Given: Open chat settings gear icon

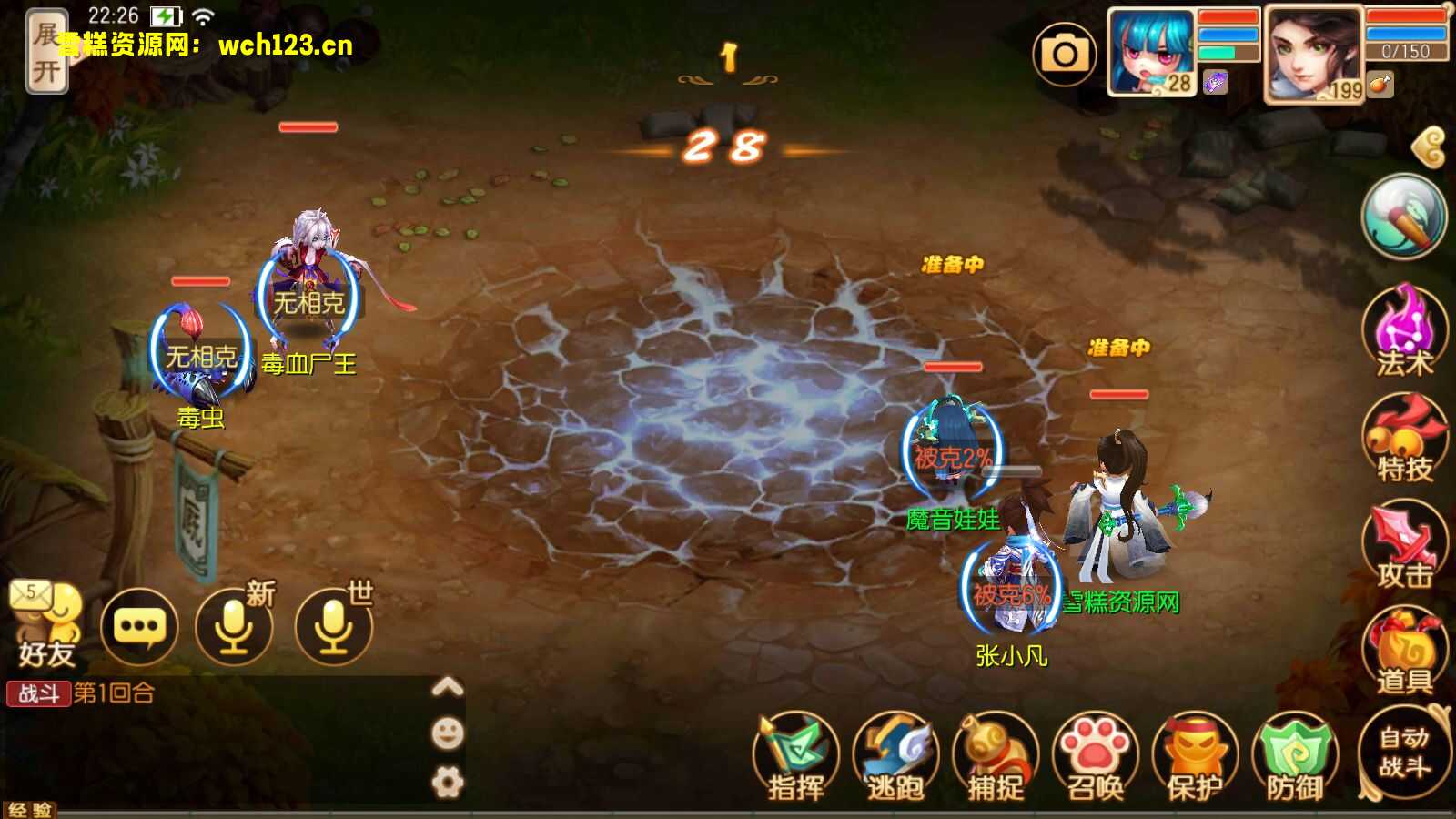Looking at the screenshot, I should coord(447,782).
